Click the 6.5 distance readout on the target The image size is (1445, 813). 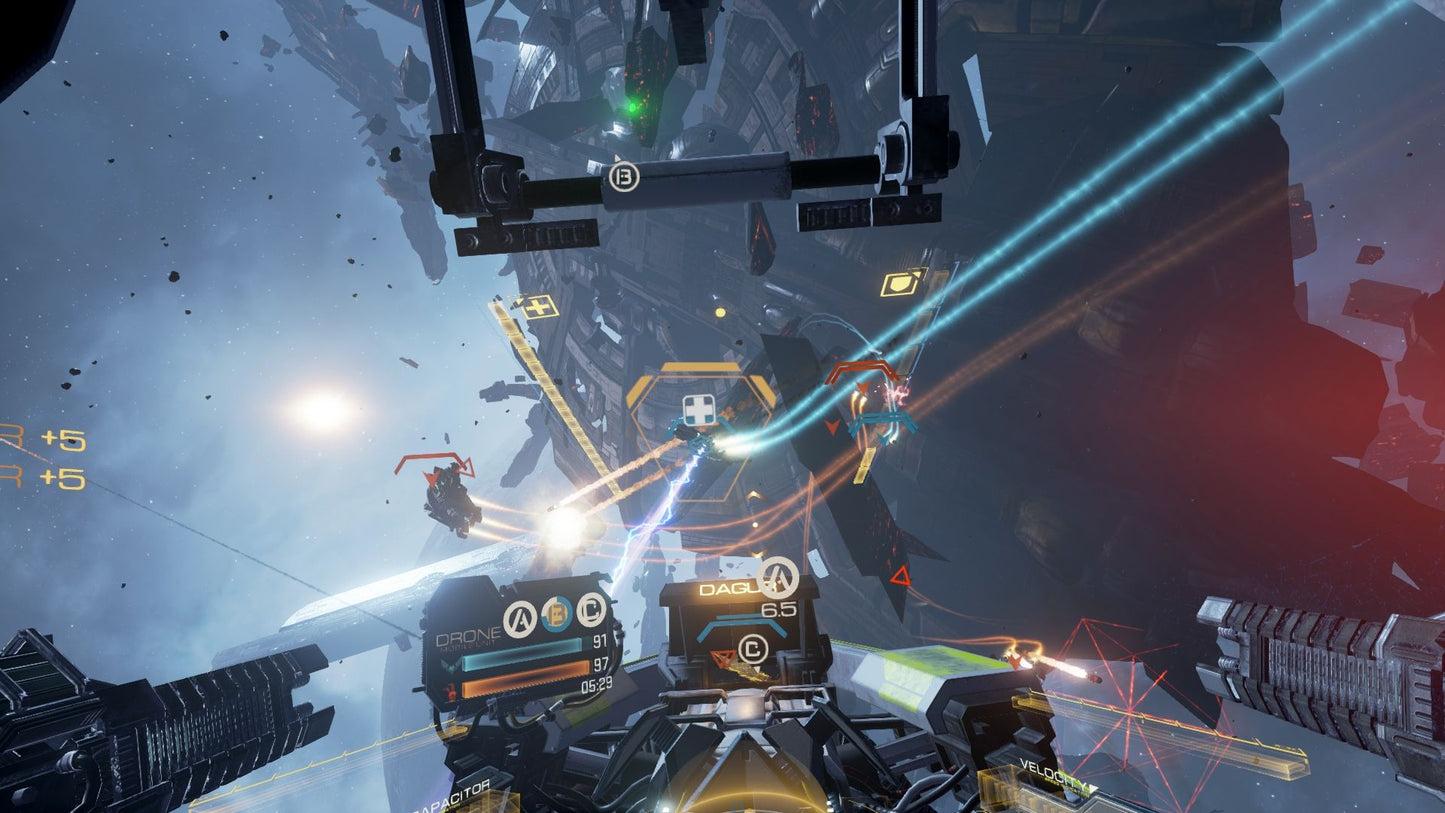780,609
